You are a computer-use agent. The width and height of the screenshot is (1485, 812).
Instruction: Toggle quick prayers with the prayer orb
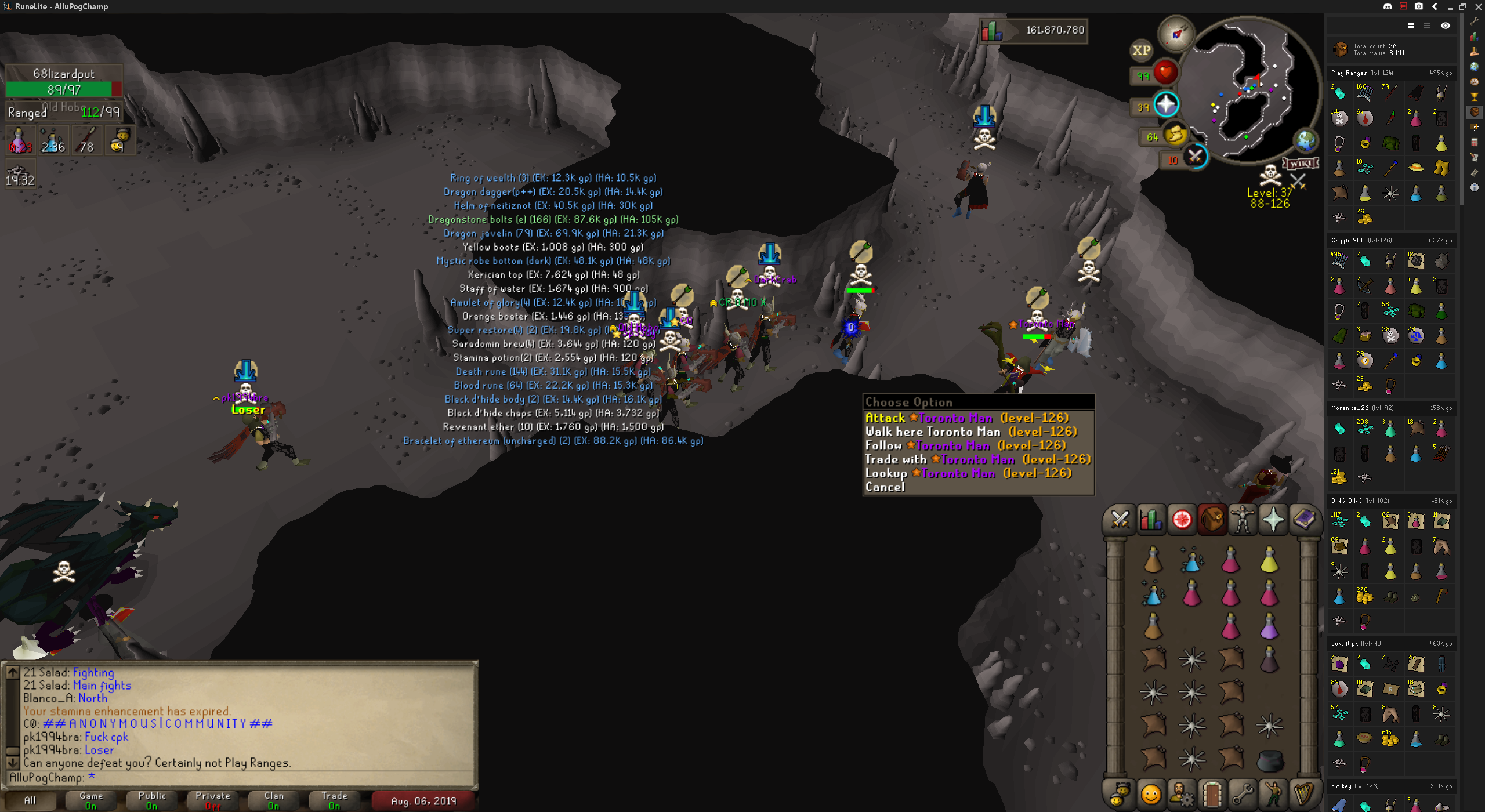click(1166, 105)
